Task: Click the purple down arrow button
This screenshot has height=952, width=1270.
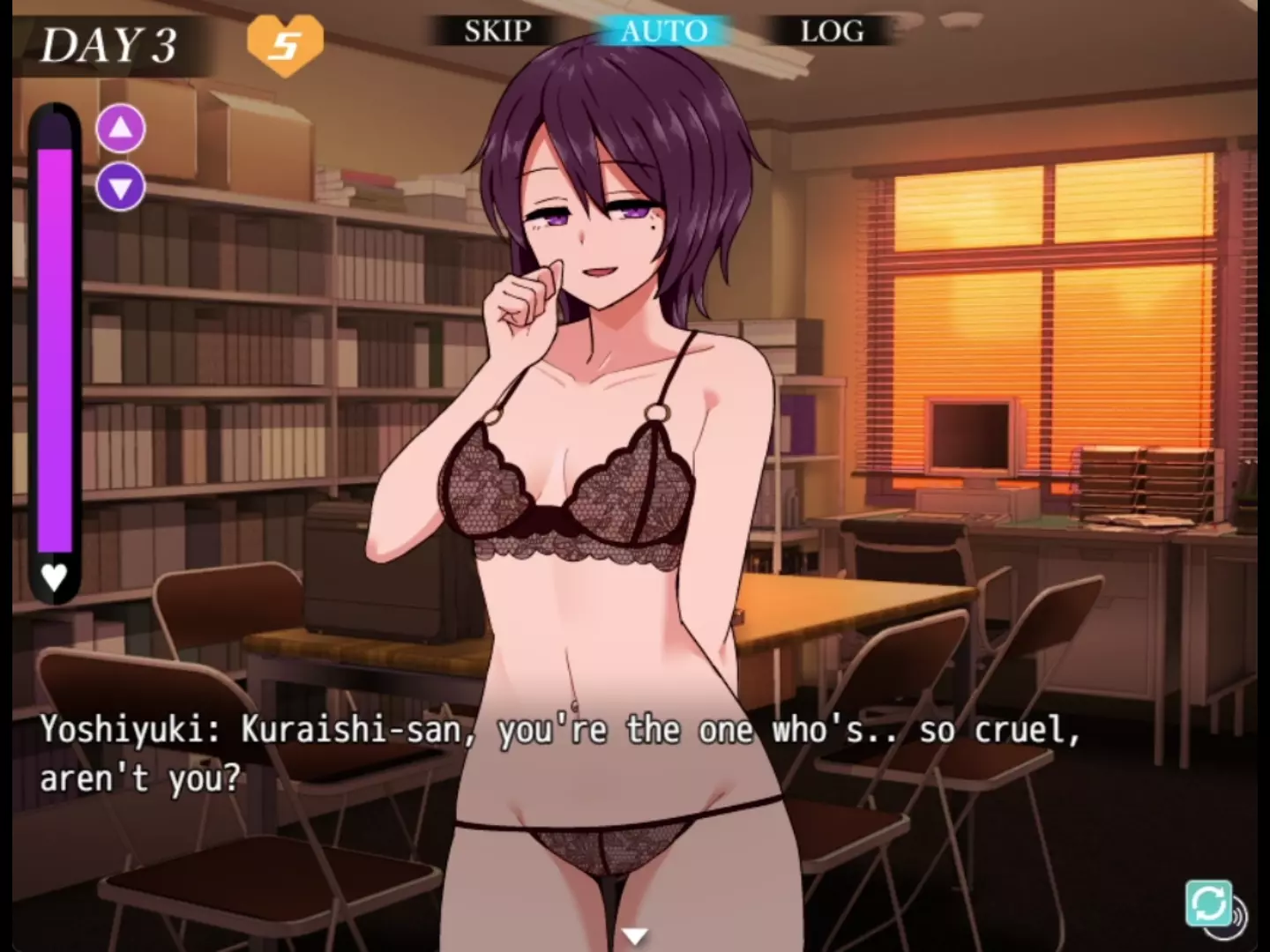Action: click(121, 187)
